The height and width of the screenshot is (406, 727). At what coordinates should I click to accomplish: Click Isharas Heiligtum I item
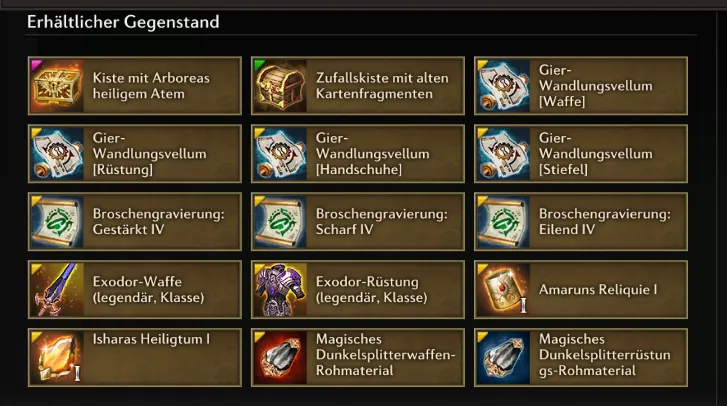(135, 357)
